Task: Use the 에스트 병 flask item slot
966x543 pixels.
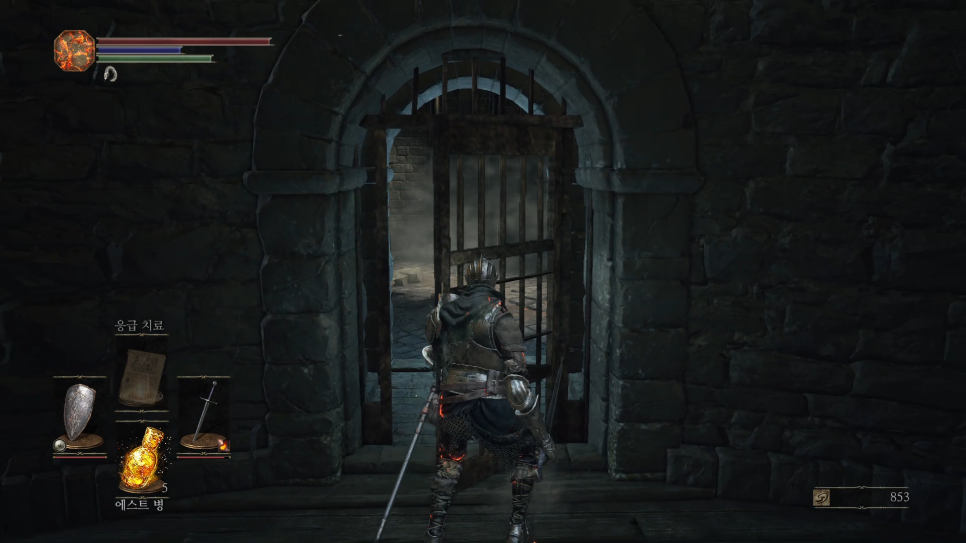Action: [x=141, y=457]
